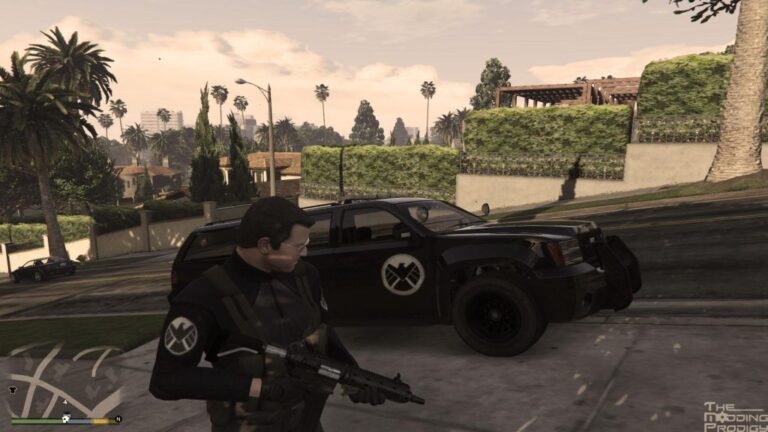
Task: Select the clothing store shirt blip on minimap
Action: point(12,391)
